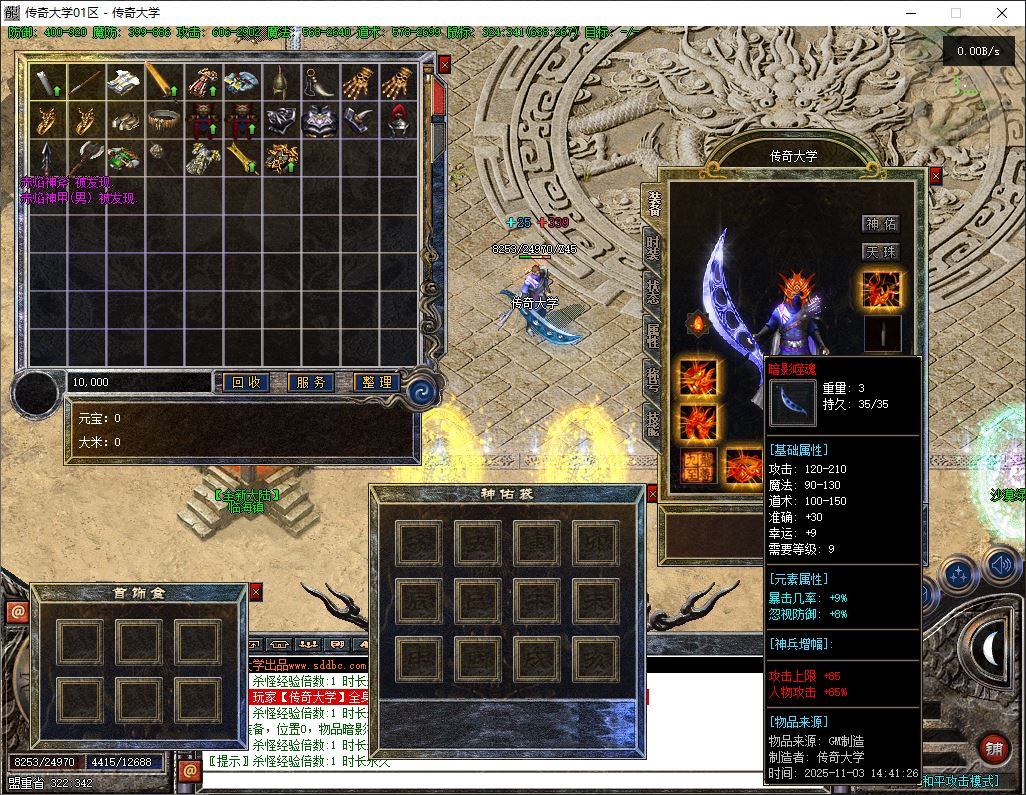Show the 属性 attributes tab
The height and width of the screenshot is (795, 1026).
click(x=653, y=336)
